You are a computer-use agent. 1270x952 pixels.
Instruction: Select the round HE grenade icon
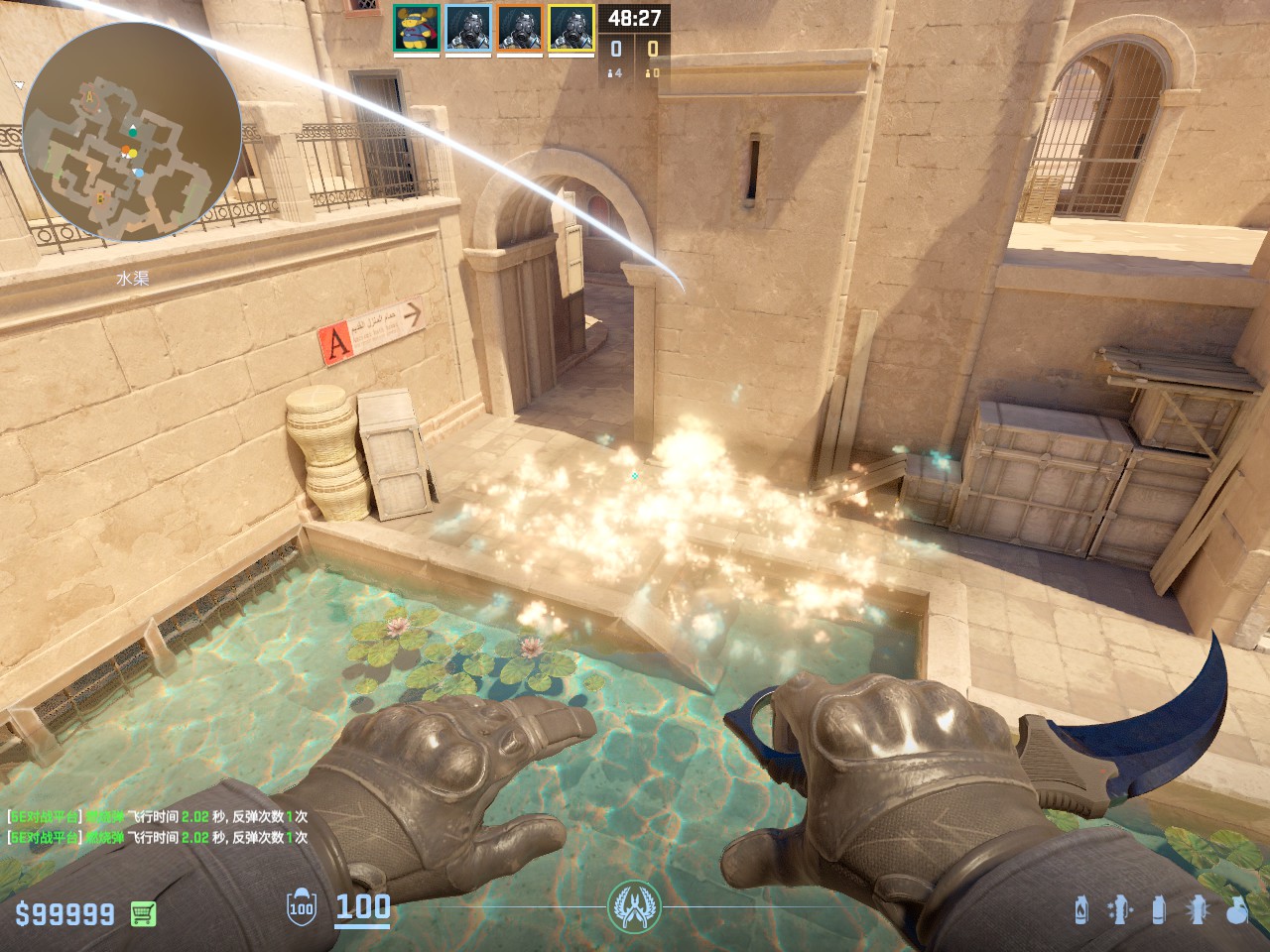tap(1236, 909)
